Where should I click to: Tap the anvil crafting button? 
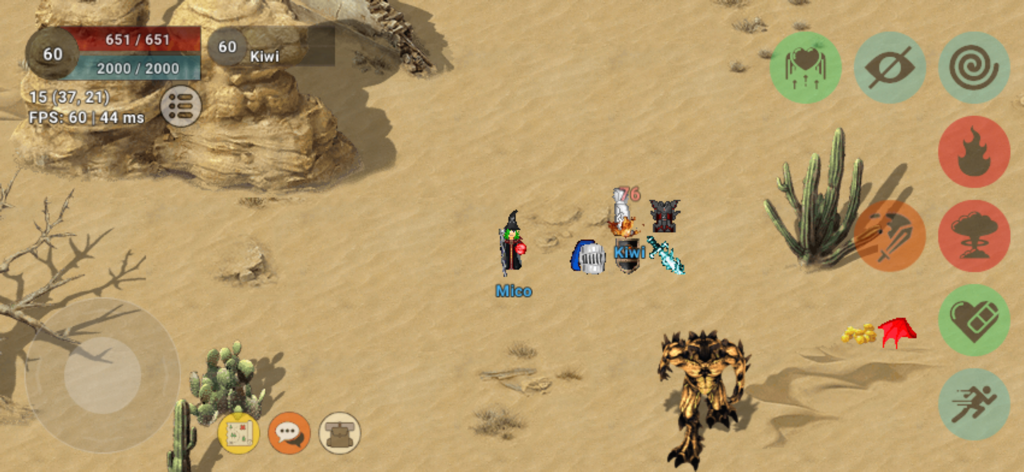340,433
